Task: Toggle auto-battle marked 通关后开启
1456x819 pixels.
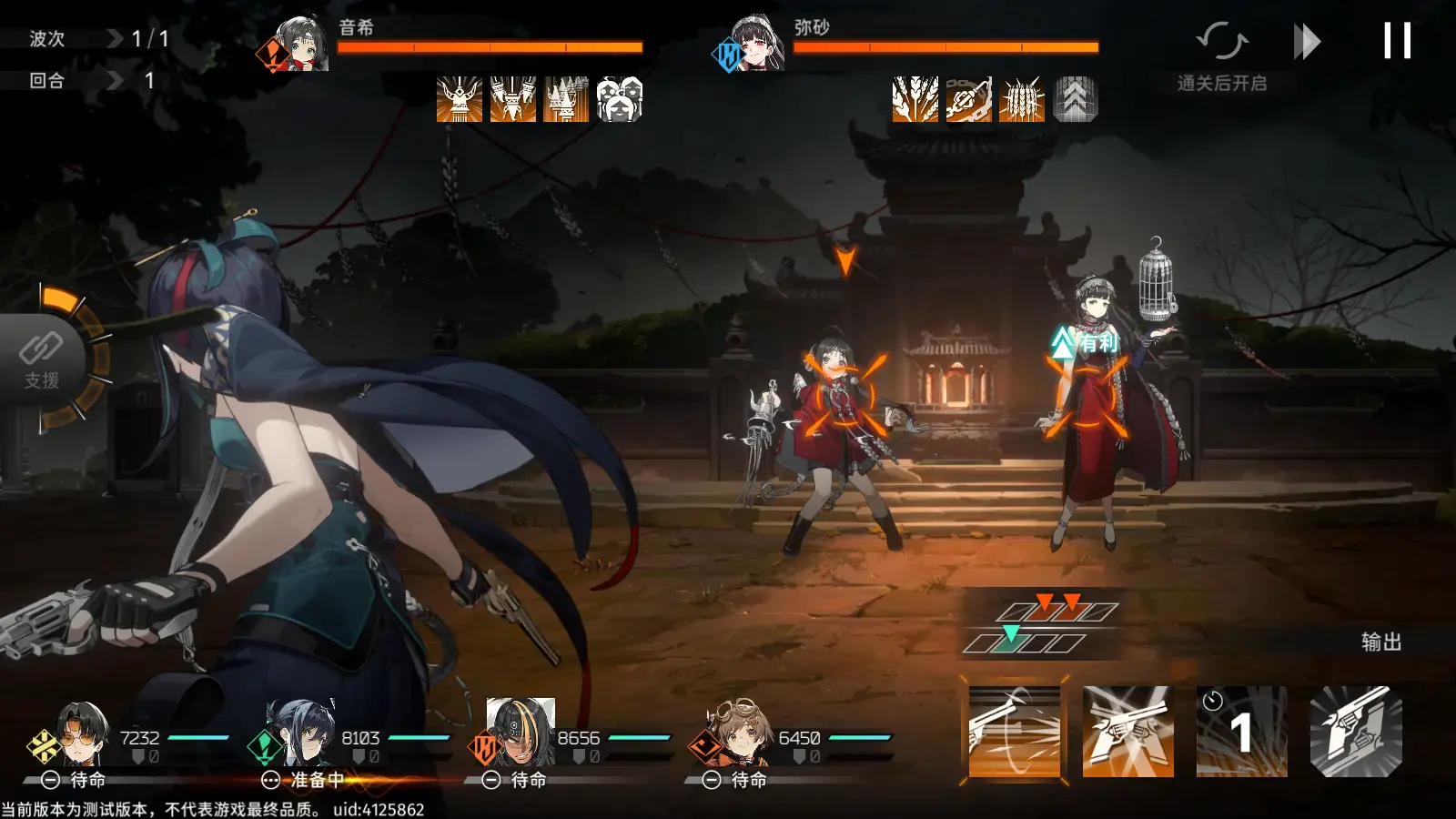Action: coord(1224,45)
